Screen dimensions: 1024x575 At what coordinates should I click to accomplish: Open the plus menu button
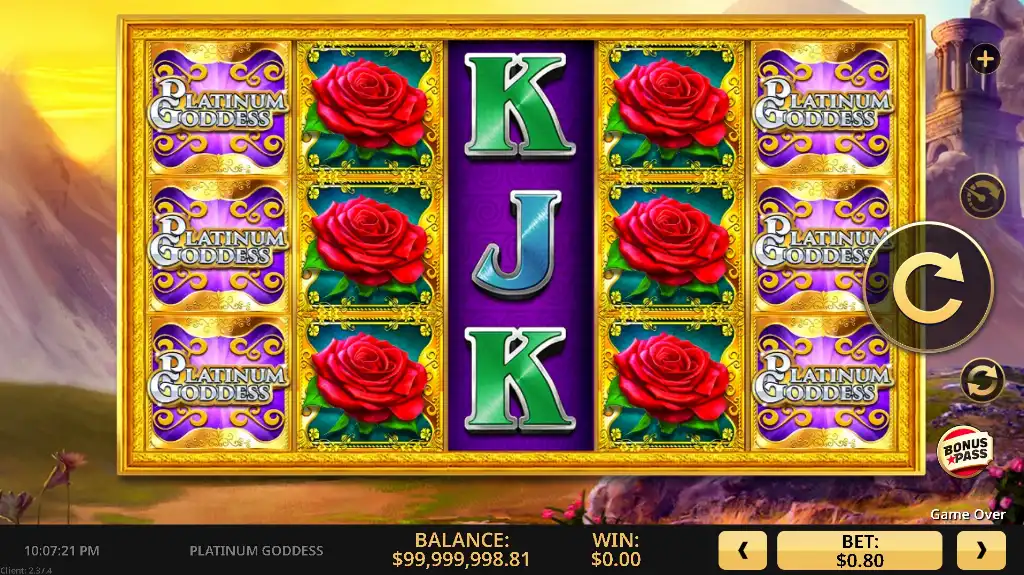point(985,59)
